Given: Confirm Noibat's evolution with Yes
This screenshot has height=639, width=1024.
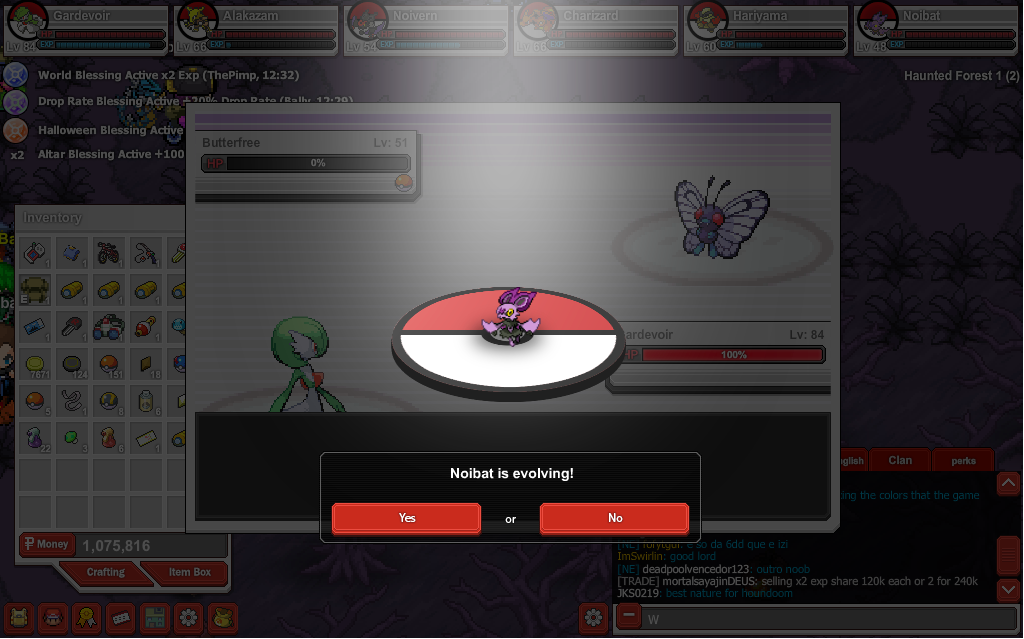Looking at the screenshot, I should 406,518.
